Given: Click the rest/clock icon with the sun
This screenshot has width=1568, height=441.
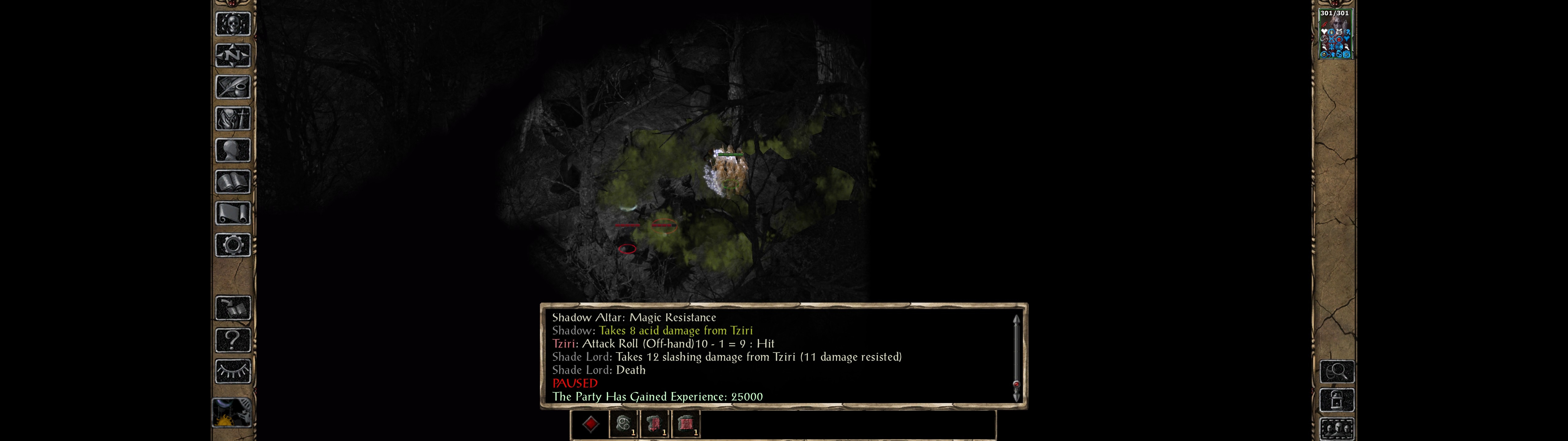Looking at the screenshot, I should 231,413.
